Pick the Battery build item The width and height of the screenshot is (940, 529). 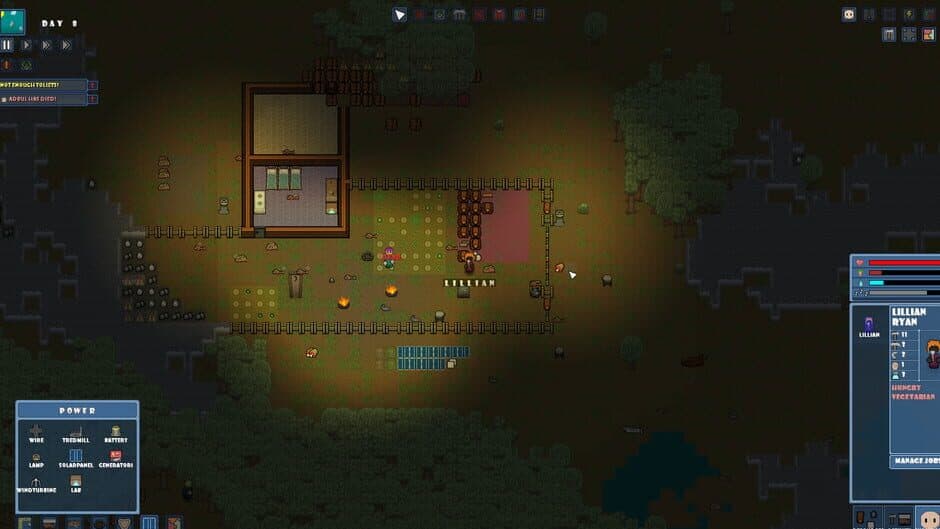[x=116, y=432]
